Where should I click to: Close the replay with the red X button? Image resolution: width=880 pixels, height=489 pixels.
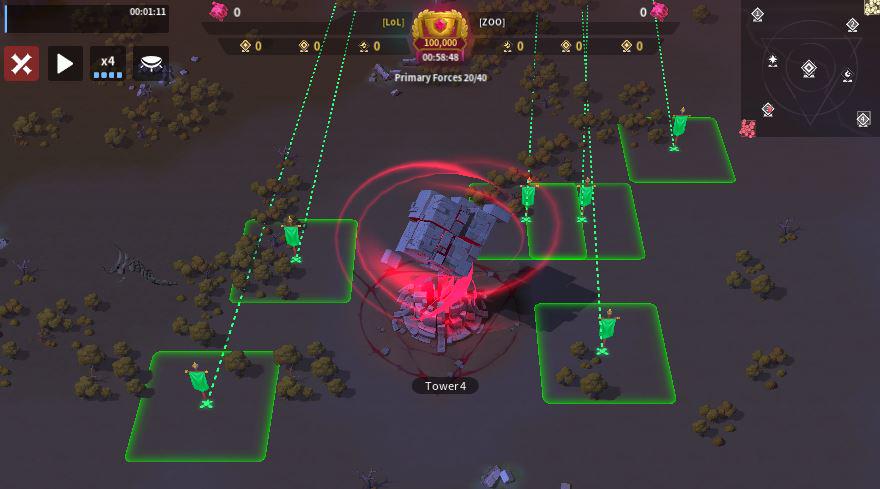click(22, 64)
